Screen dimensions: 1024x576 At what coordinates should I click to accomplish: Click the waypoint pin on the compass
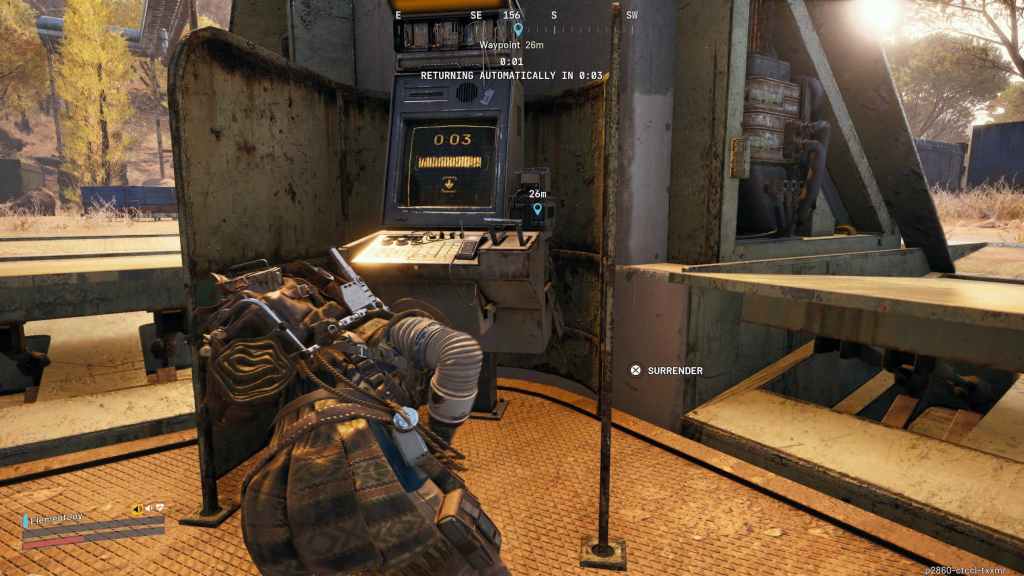tap(518, 30)
